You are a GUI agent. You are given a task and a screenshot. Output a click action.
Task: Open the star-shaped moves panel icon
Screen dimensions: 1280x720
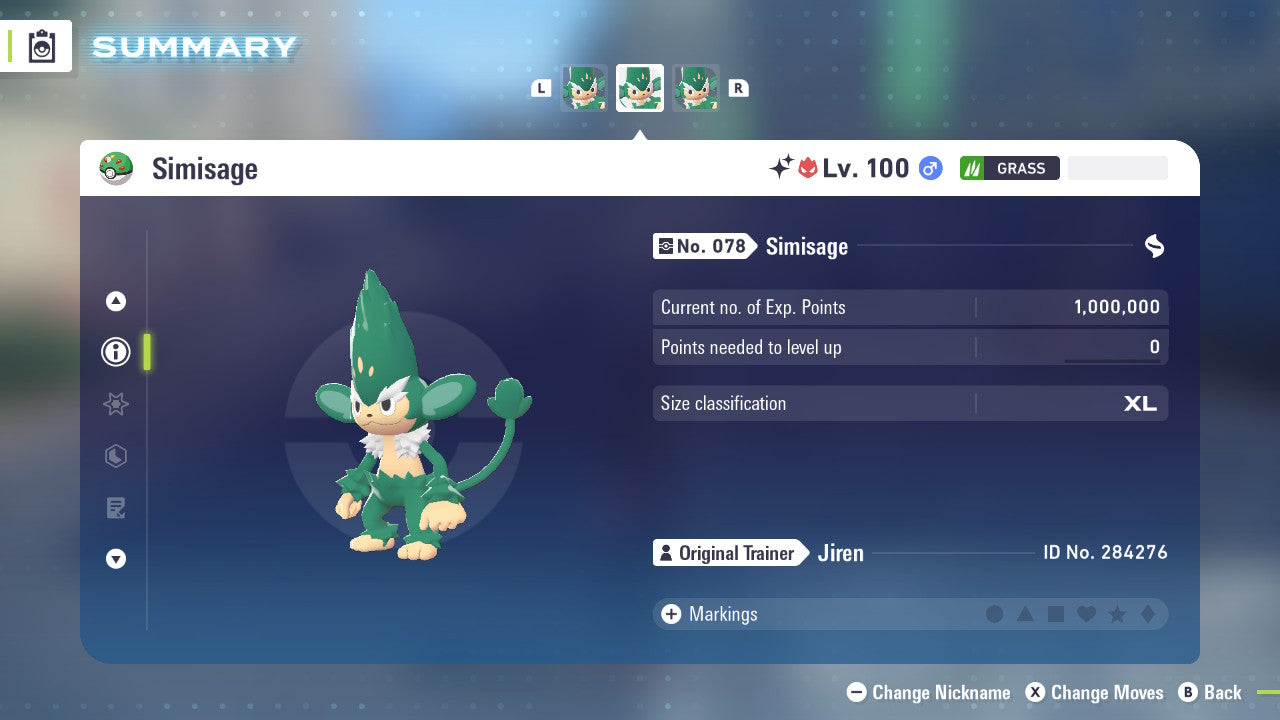pyautogui.click(x=115, y=404)
